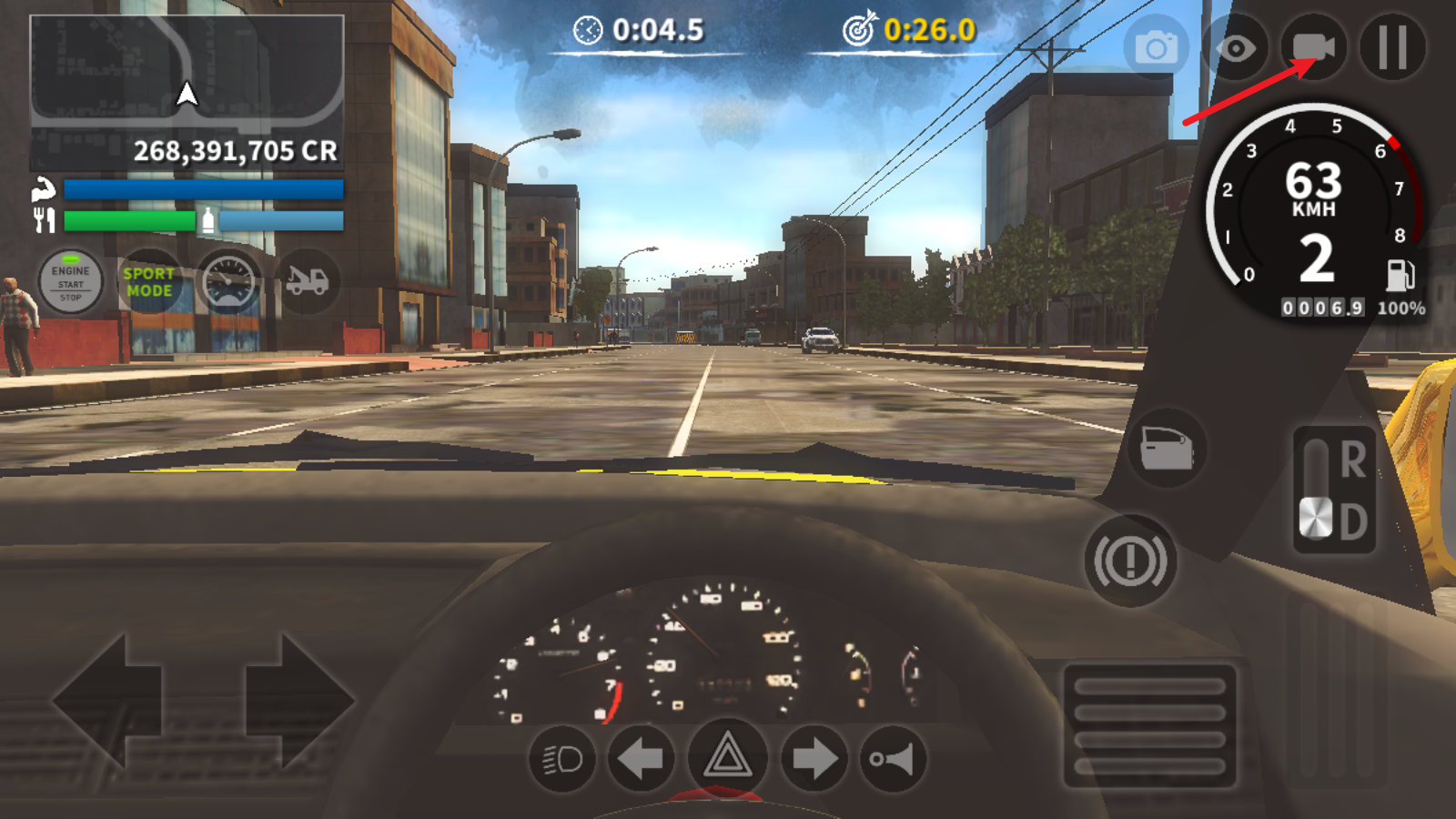The height and width of the screenshot is (819, 1456).
Task: Switch the camera view
Action: click(1313, 47)
